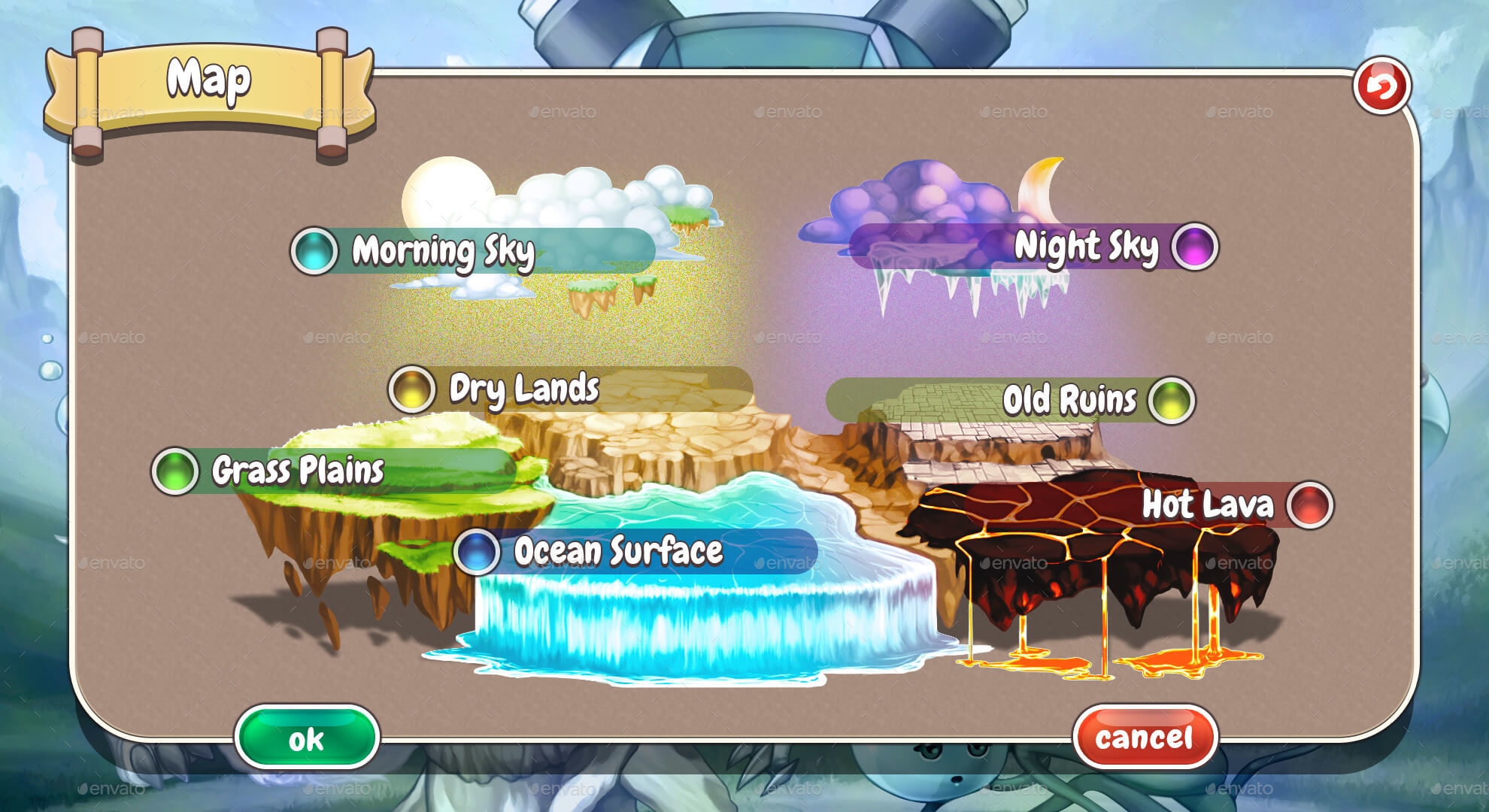This screenshot has width=1489, height=812.
Task: Toggle the Hot Lava level selection
Action: pyautogui.click(x=1203, y=507)
